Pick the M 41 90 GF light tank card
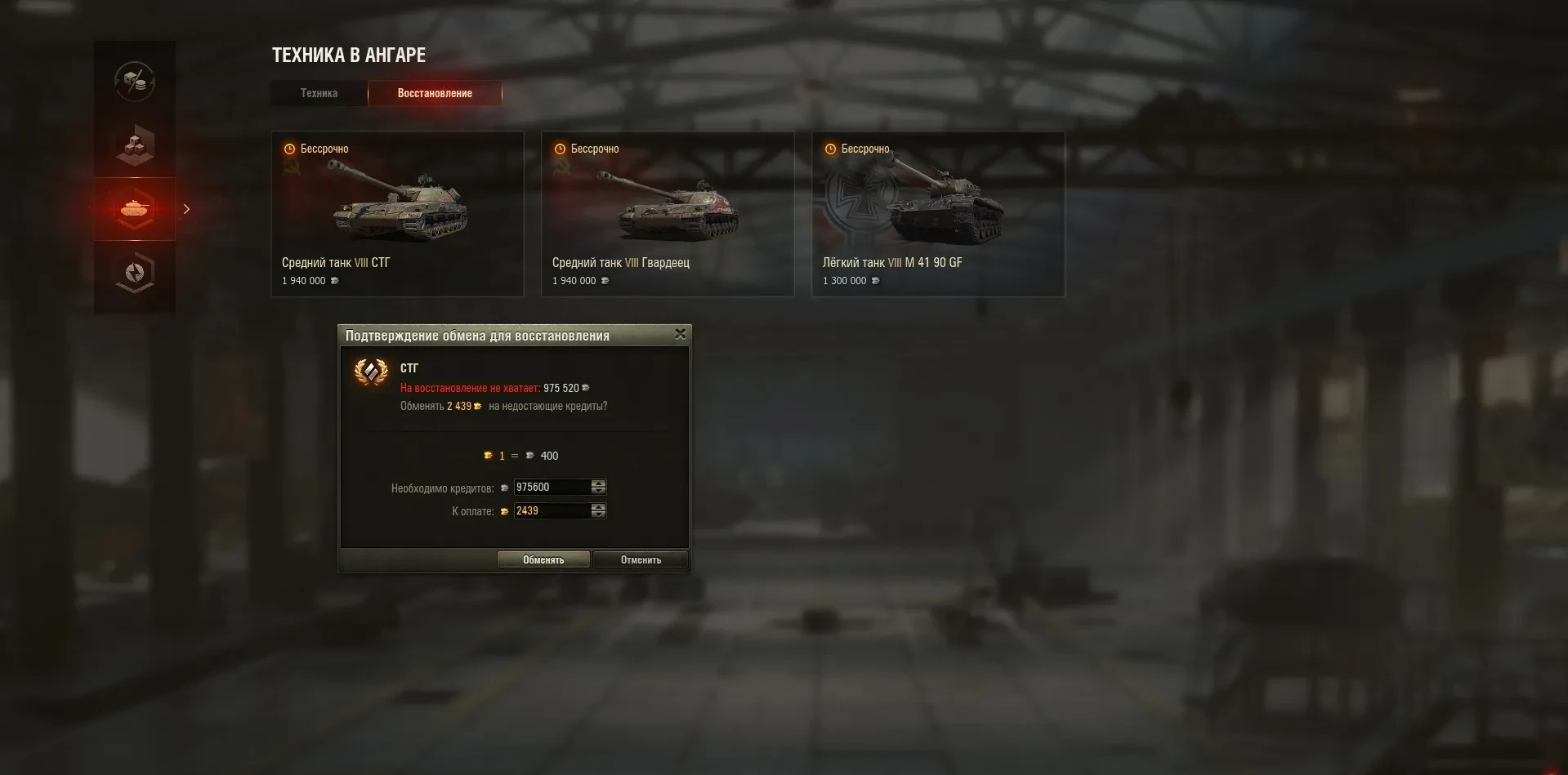The width and height of the screenshot is (1568, 775). pos(938,214)
